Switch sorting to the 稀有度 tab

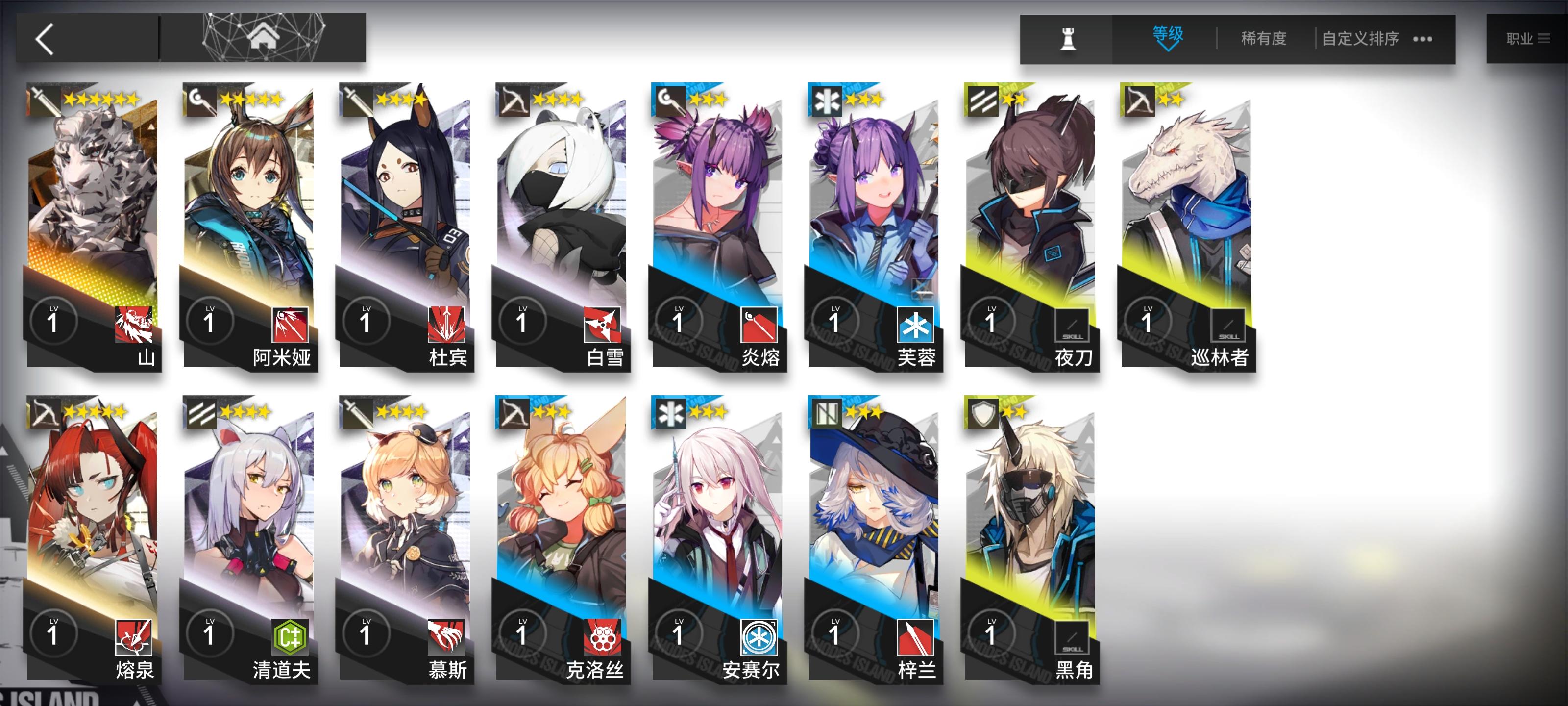pos(1263,38)
